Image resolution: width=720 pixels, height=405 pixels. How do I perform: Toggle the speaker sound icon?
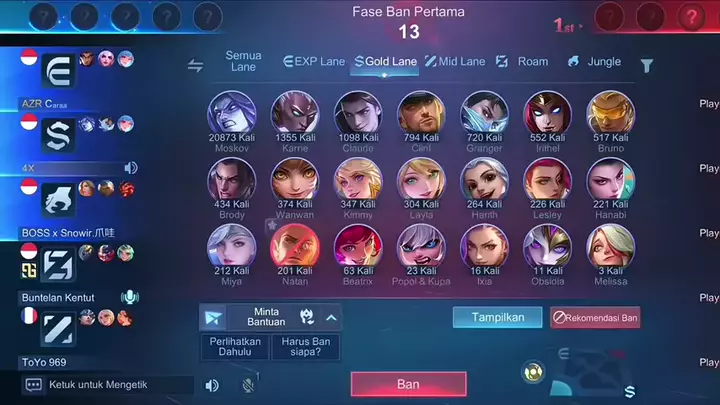(x=212, y=385)
